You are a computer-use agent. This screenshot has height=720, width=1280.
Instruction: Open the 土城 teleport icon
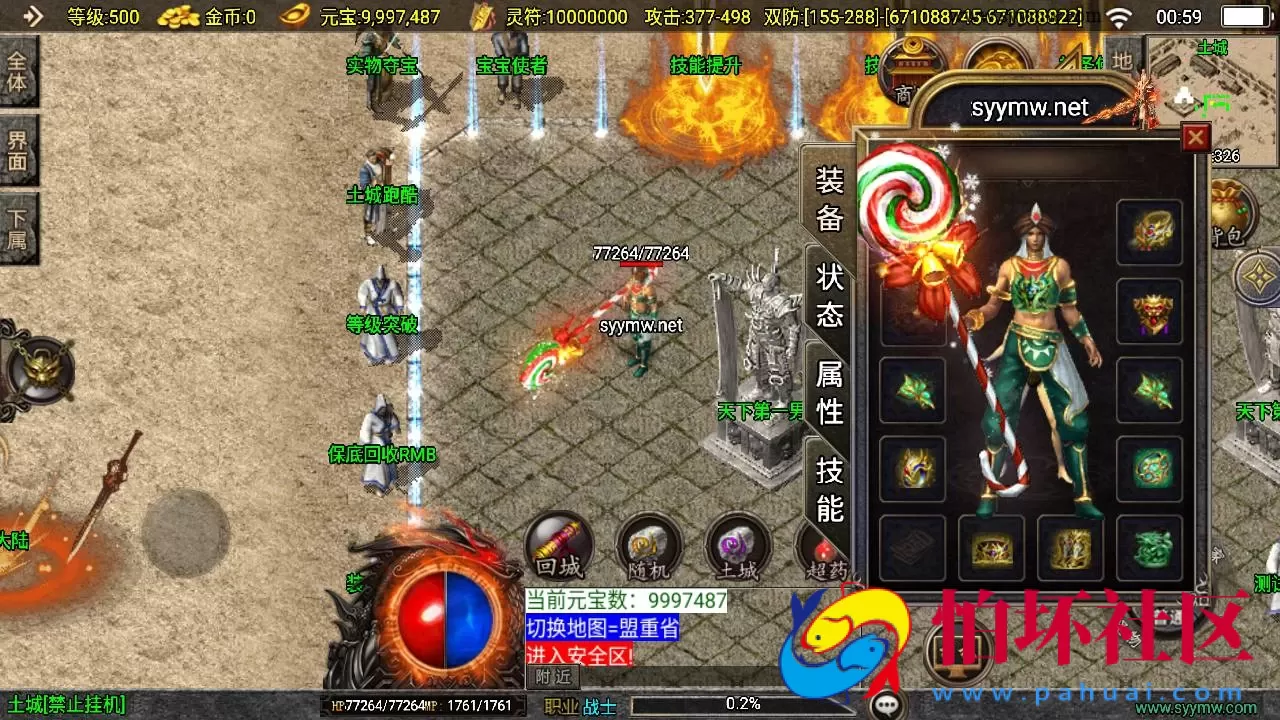click(738, 547)
